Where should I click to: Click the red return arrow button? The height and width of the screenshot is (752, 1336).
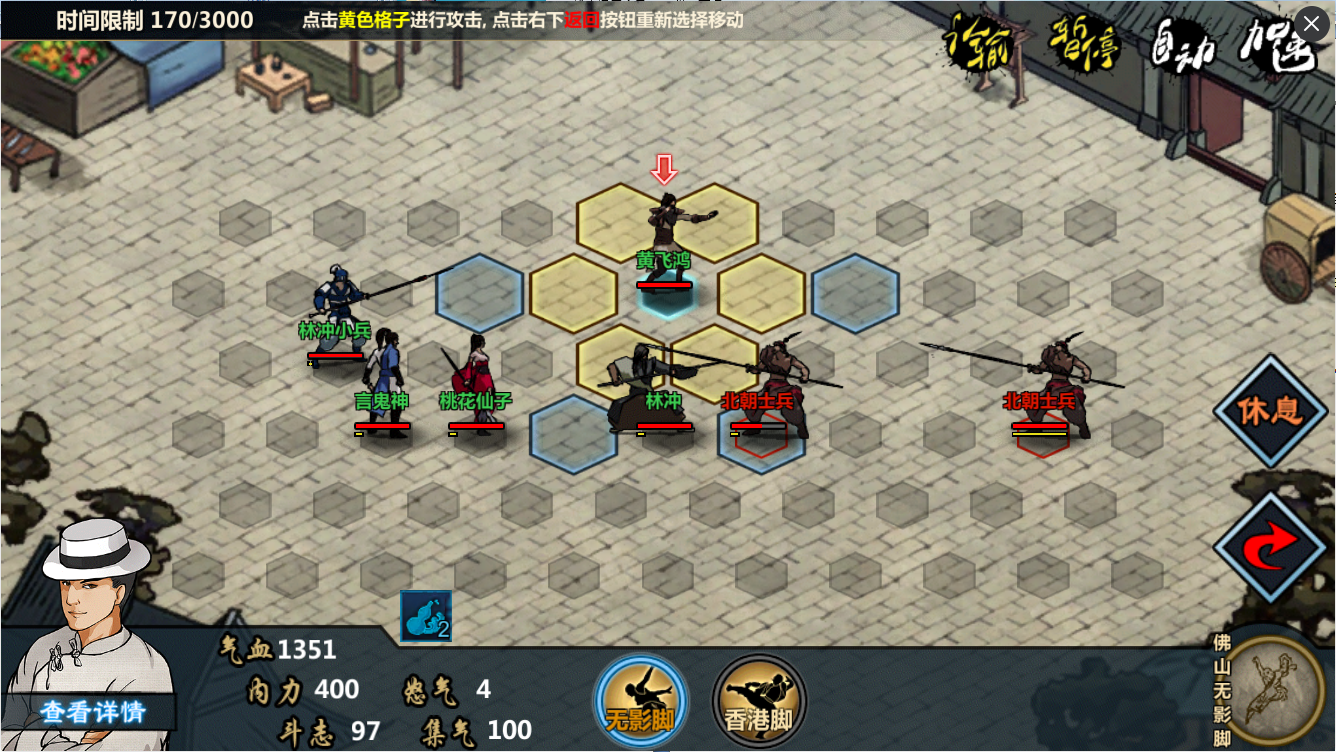tap(1270, 546)
